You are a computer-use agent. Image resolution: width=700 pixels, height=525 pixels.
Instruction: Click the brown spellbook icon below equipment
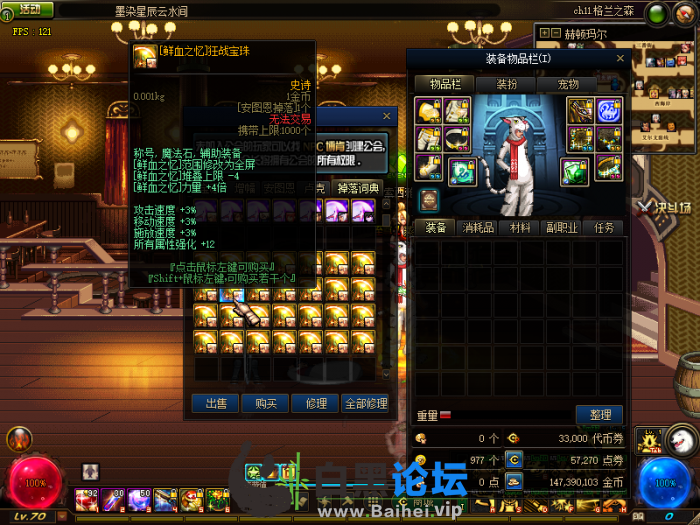click(428, 200)
